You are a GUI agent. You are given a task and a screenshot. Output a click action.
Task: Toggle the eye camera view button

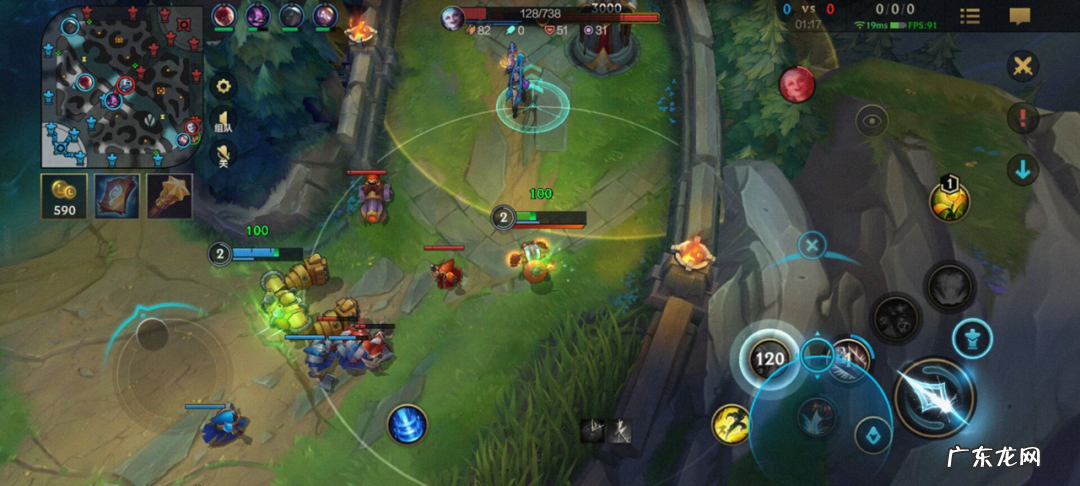tap(873, 121)
